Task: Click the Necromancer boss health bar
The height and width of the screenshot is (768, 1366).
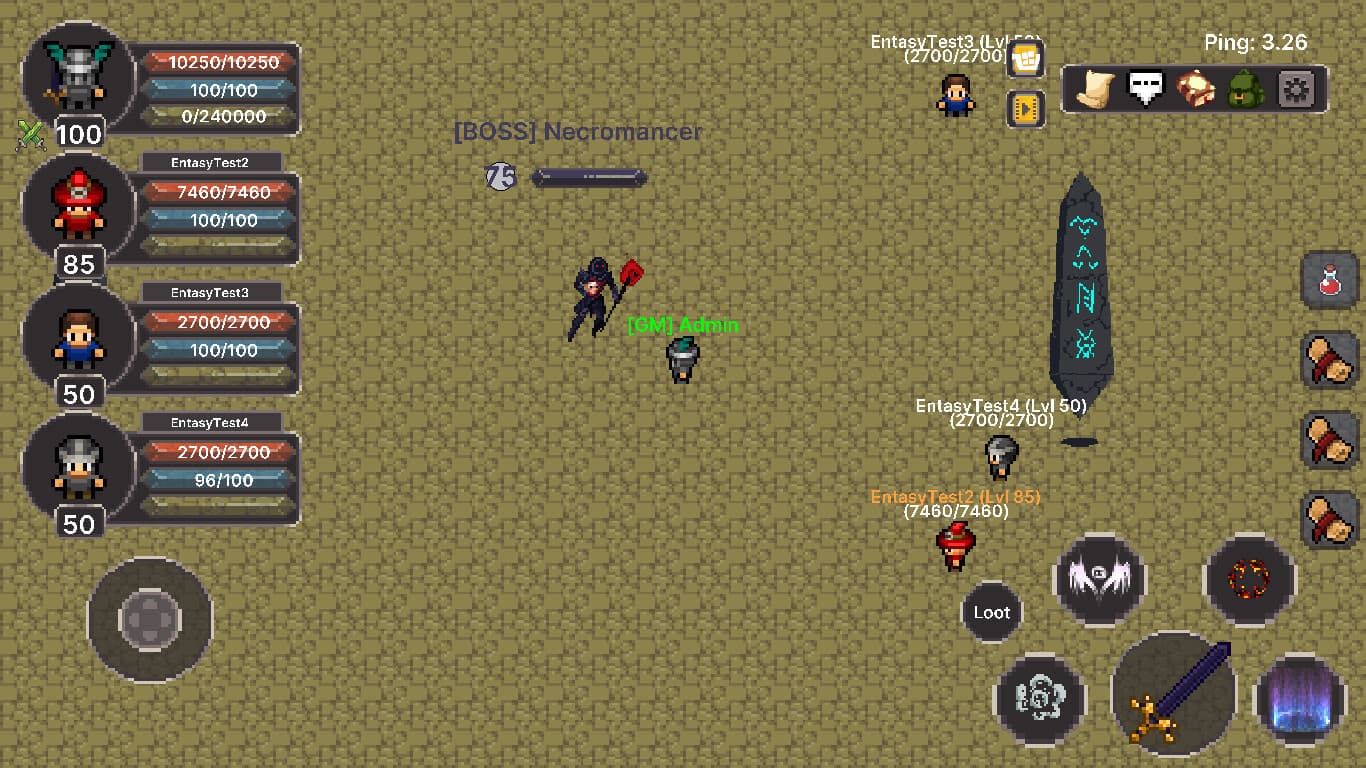Action: pos(589,177)
